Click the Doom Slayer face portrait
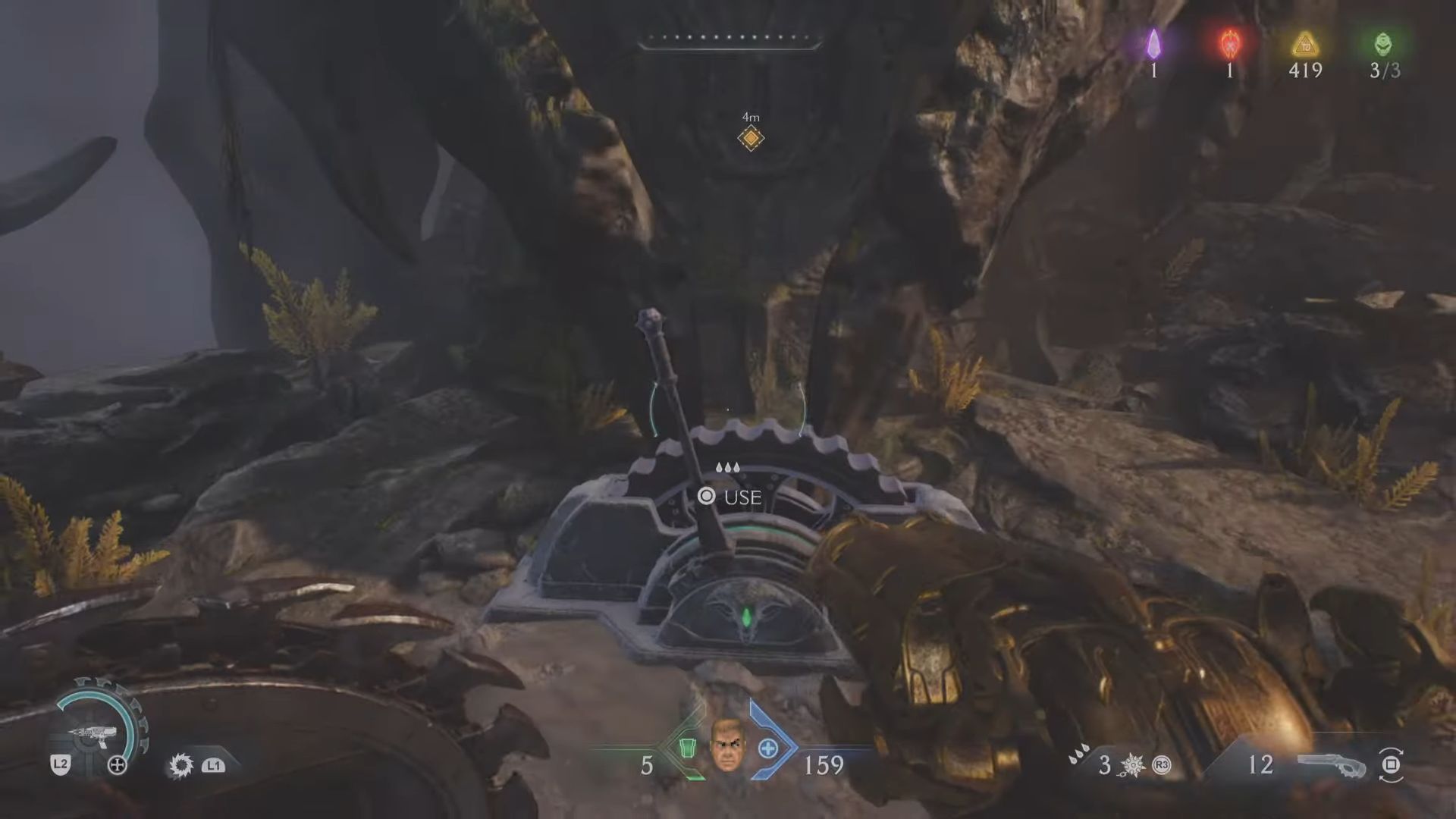This screenshot has width=1456, height=819. [726, 746]
